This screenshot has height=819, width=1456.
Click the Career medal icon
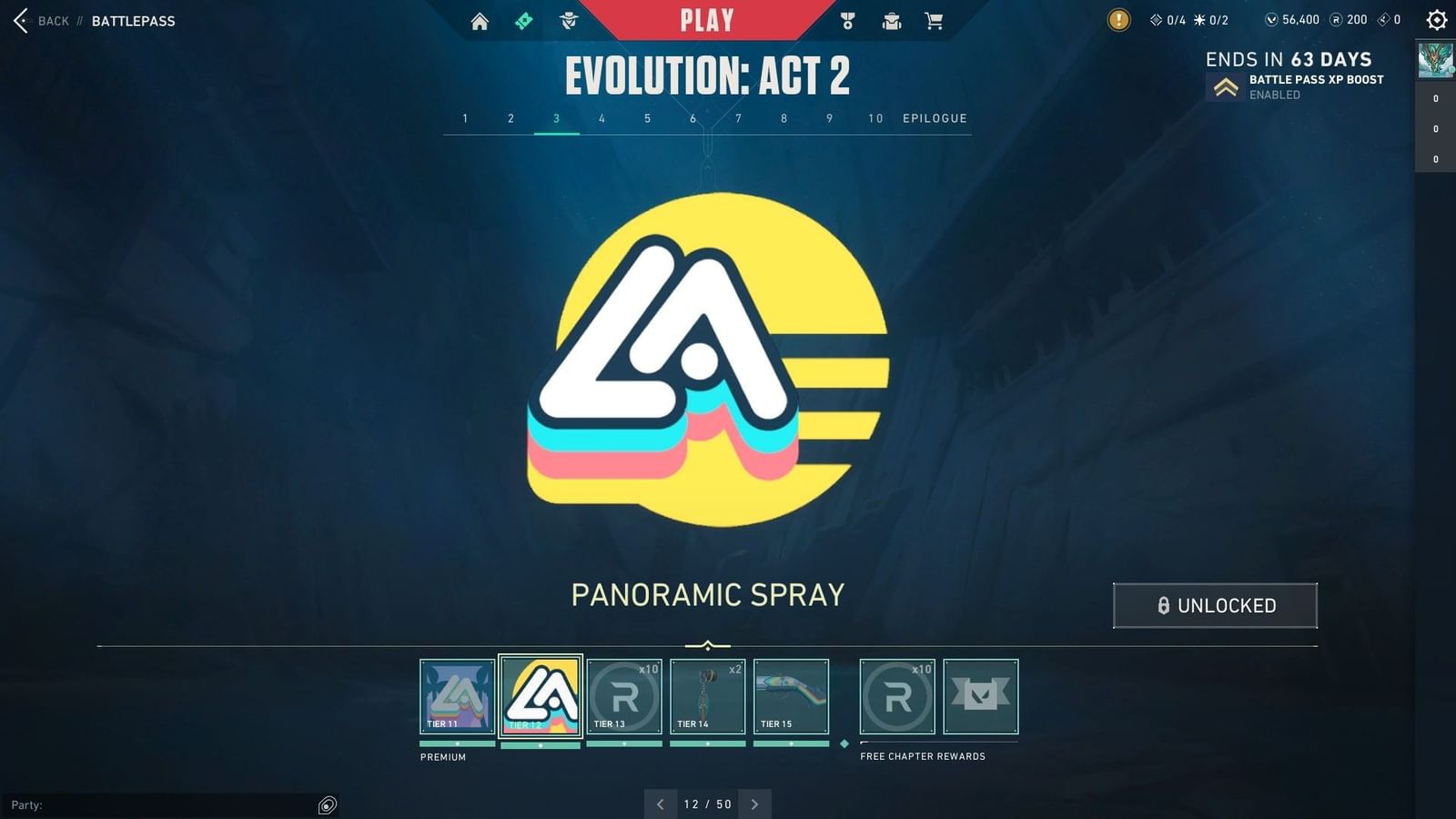coord(846,20)
